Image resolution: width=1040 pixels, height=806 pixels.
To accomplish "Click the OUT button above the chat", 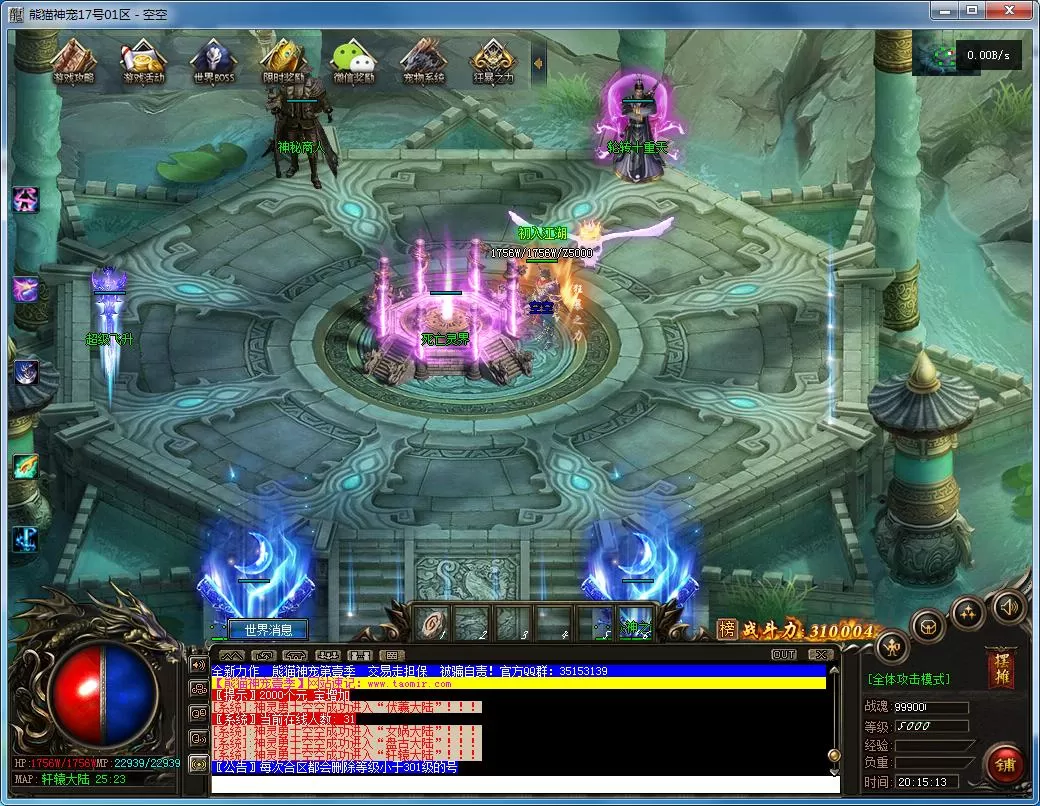I will tap(784, 655).
